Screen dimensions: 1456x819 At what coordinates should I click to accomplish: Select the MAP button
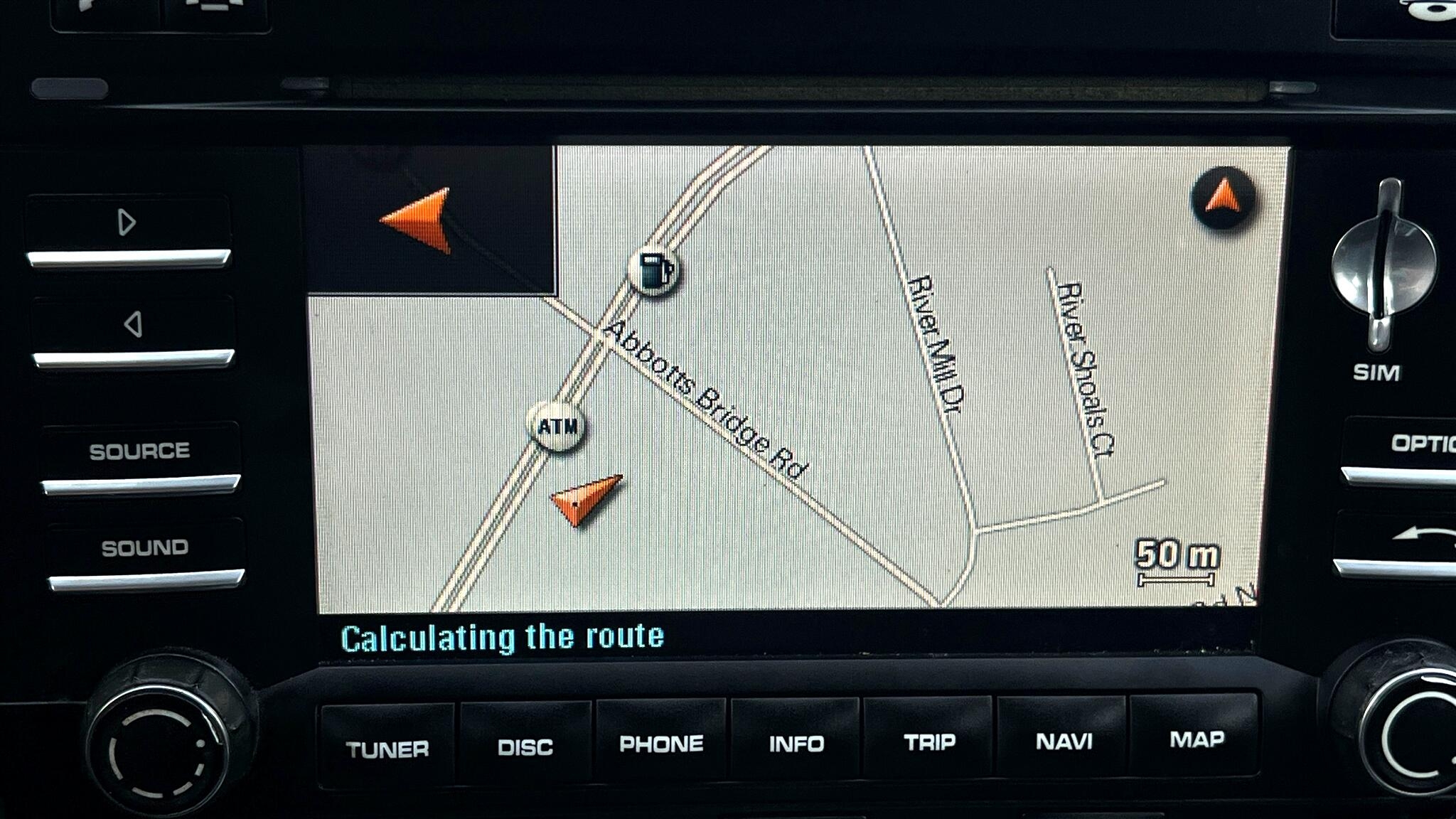point(1197,739)
